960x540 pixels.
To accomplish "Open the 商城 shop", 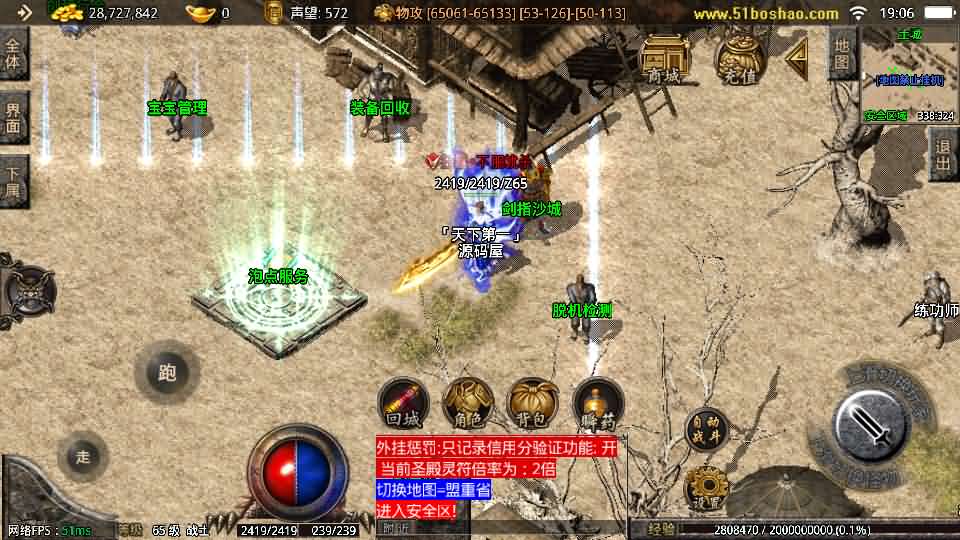I will coord(664,58).
